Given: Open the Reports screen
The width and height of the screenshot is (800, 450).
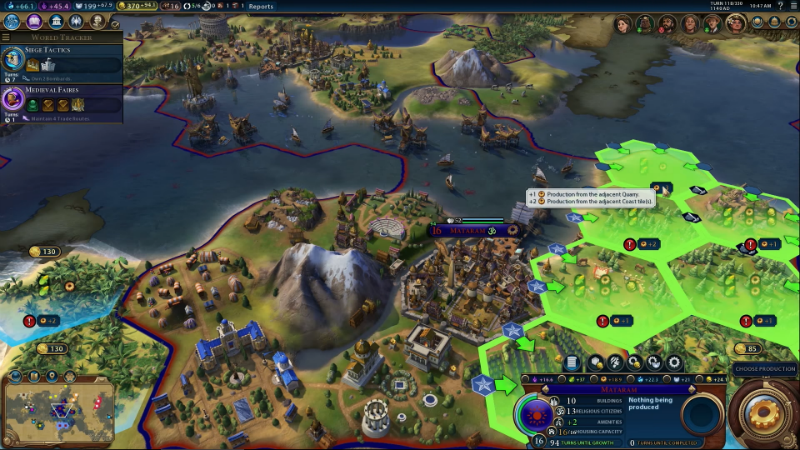Looking at the screenshot, I should 261,6.
